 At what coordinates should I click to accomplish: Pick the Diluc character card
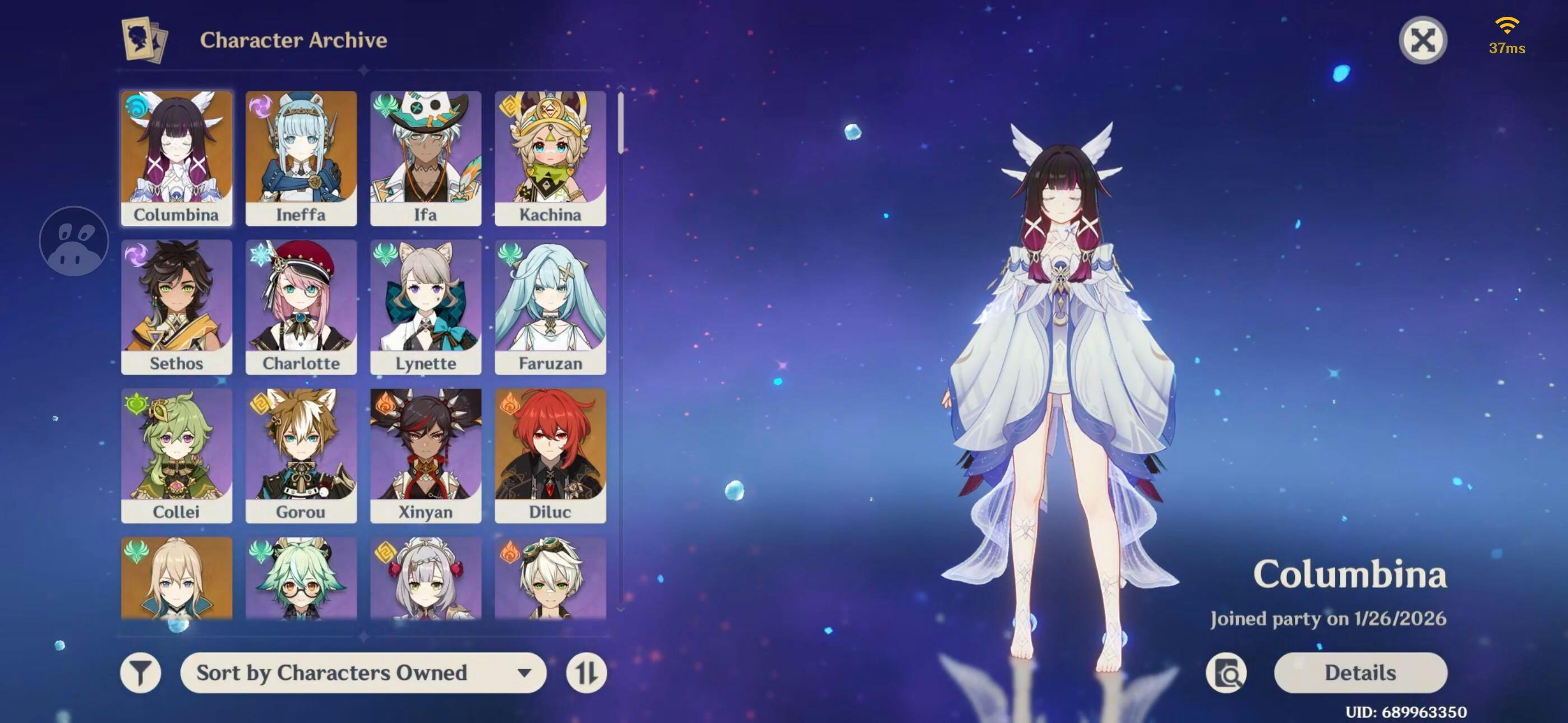click(550, 455)
